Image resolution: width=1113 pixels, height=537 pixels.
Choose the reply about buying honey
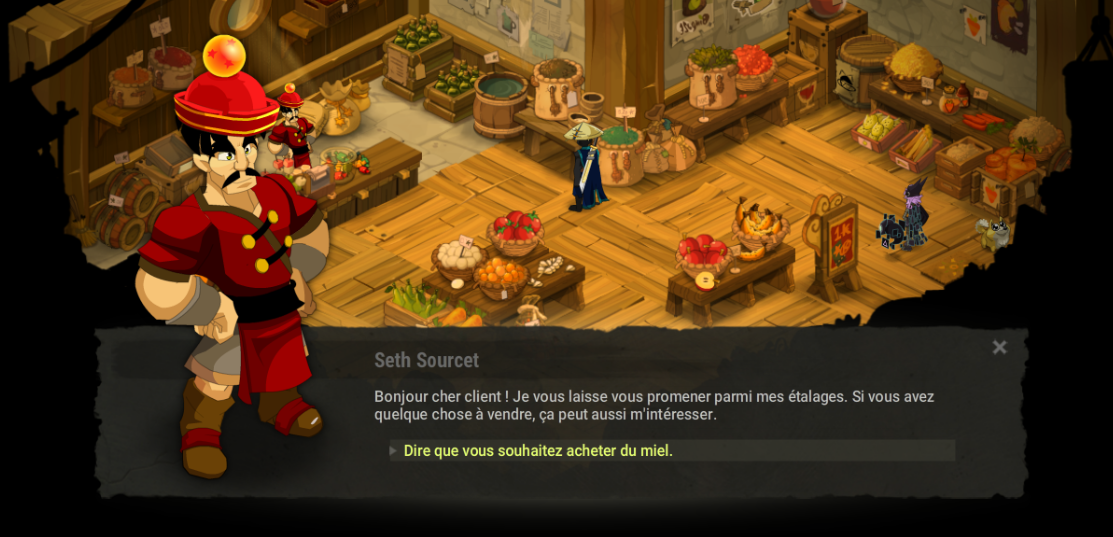[538, 451]
